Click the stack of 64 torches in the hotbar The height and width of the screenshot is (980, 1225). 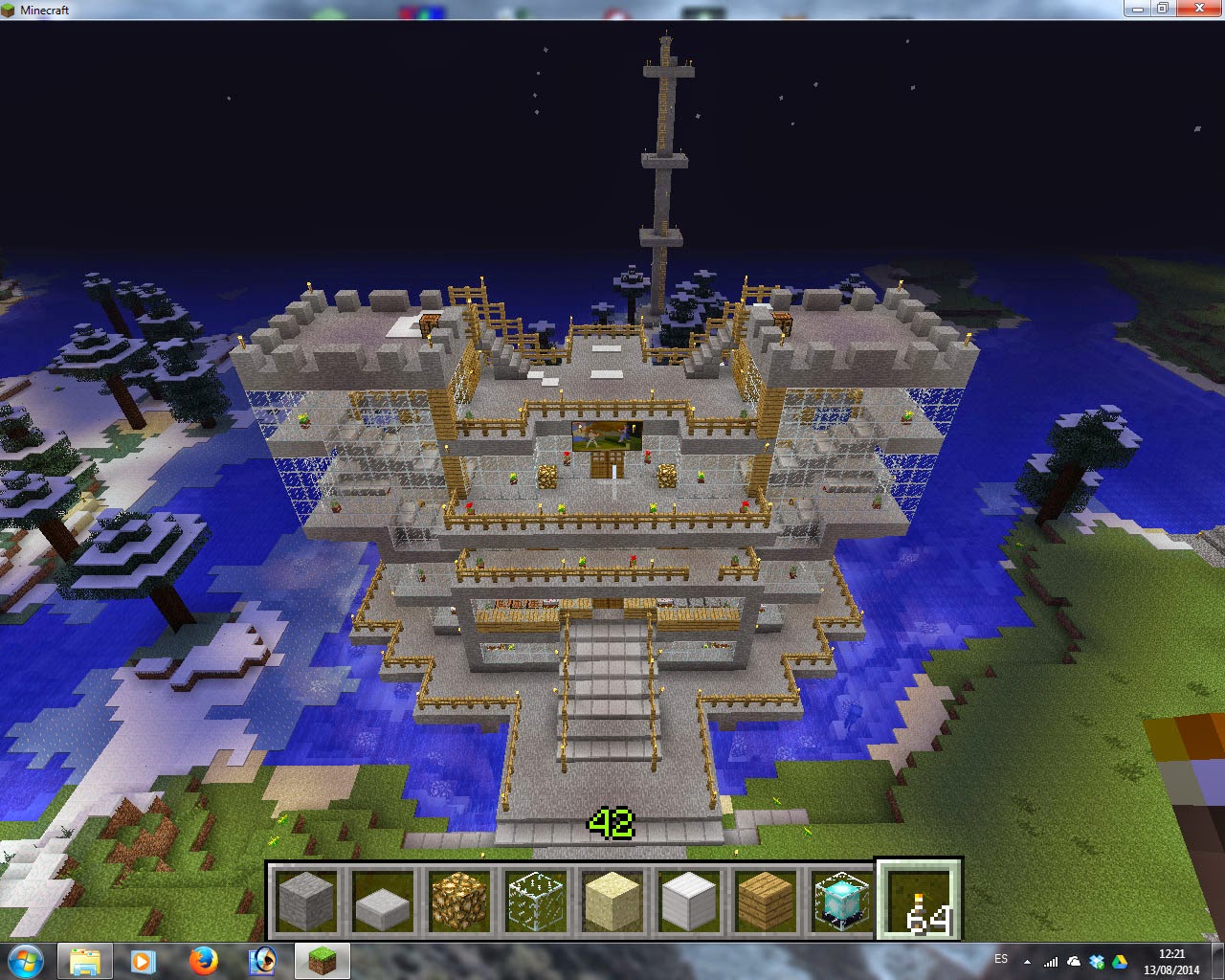pos(919,902)
